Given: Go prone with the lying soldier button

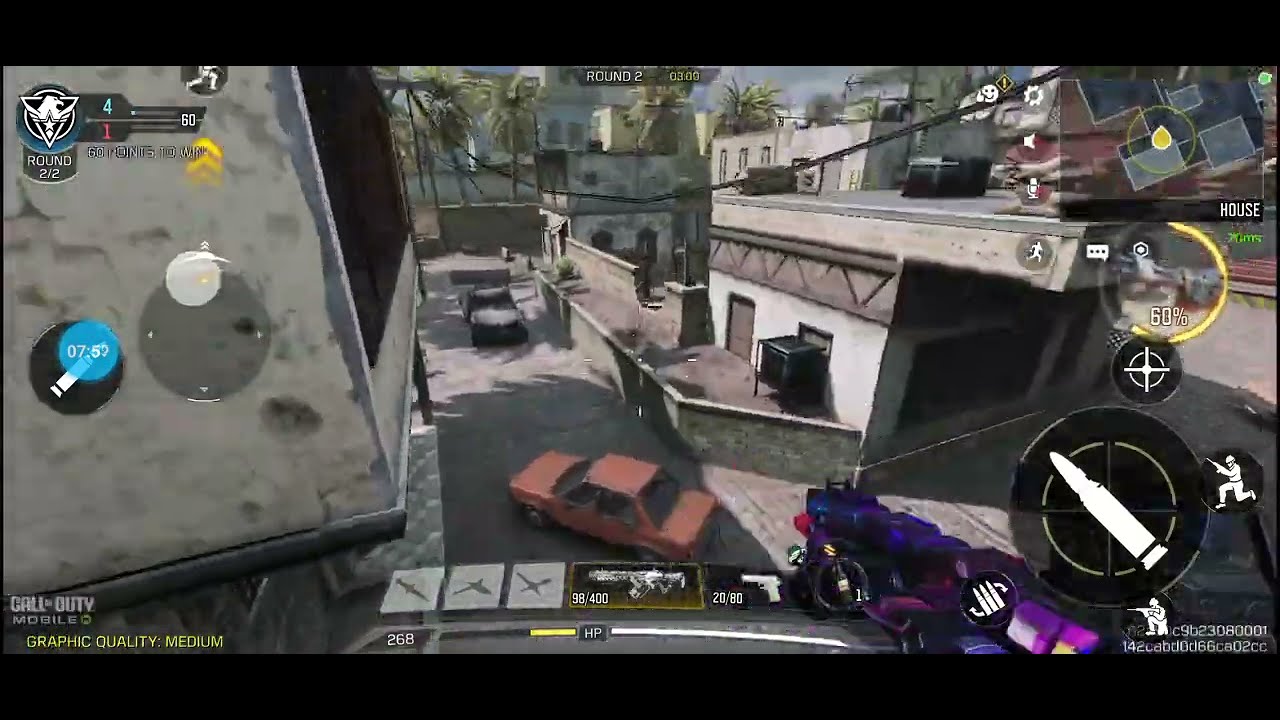Looking at the screenshot, I should click(1156, 617).
